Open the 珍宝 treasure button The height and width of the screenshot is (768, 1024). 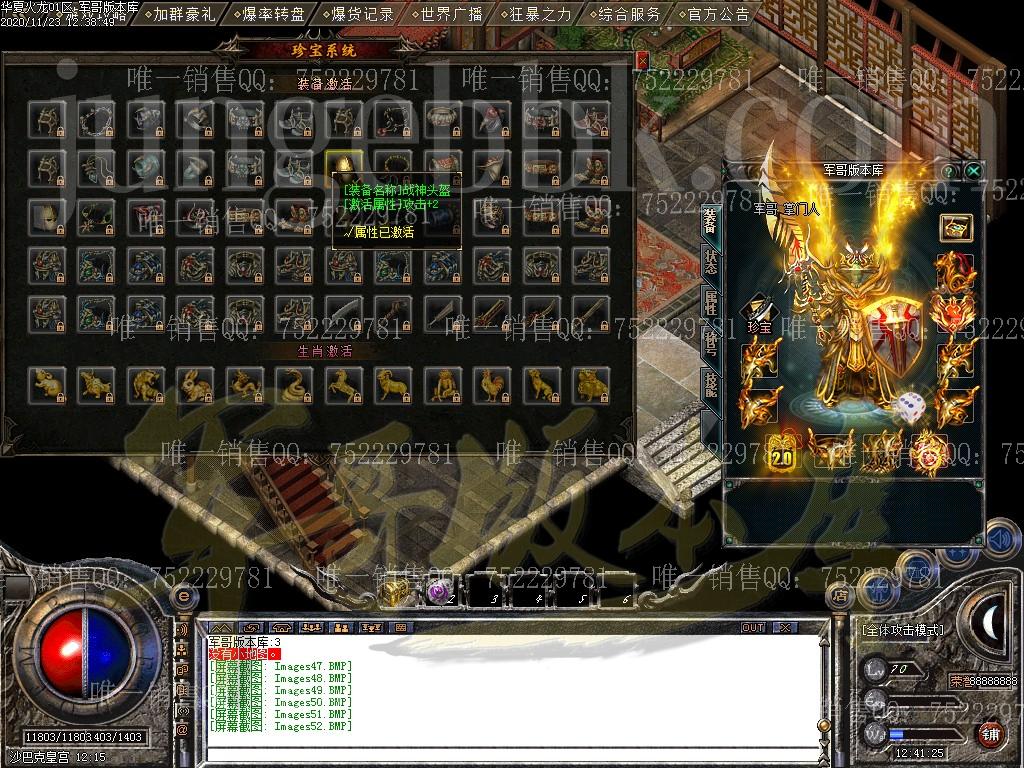[x=761, y=313]
